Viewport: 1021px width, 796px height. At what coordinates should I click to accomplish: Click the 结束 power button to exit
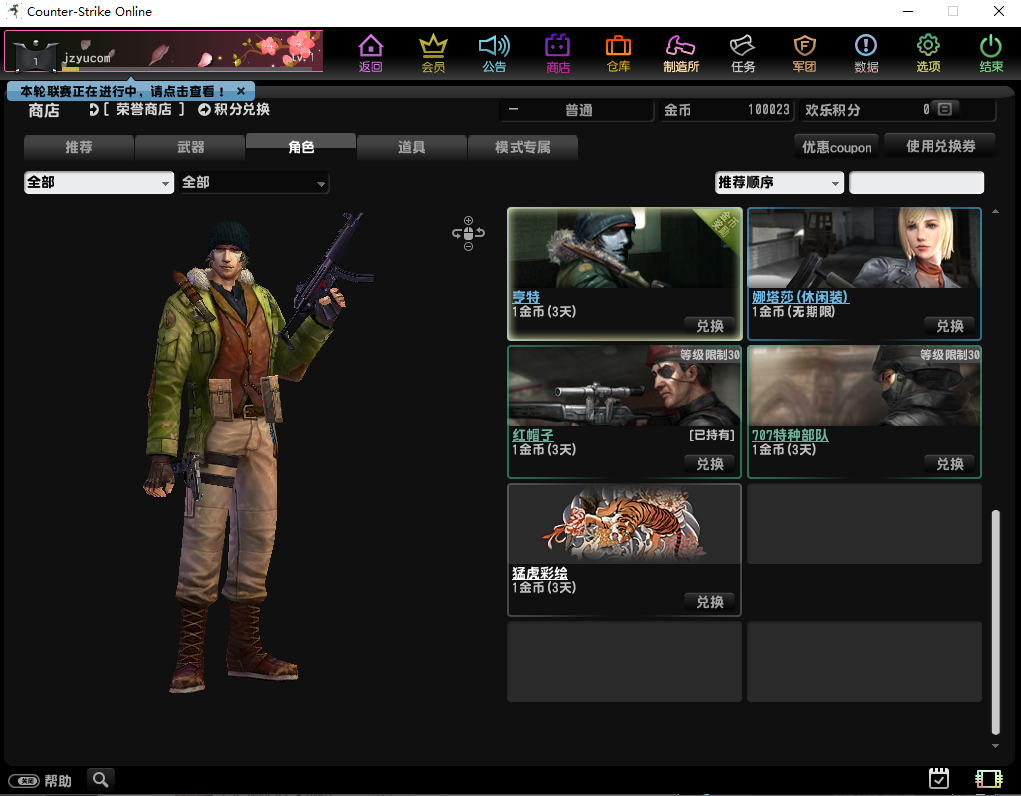coord(990,53)
